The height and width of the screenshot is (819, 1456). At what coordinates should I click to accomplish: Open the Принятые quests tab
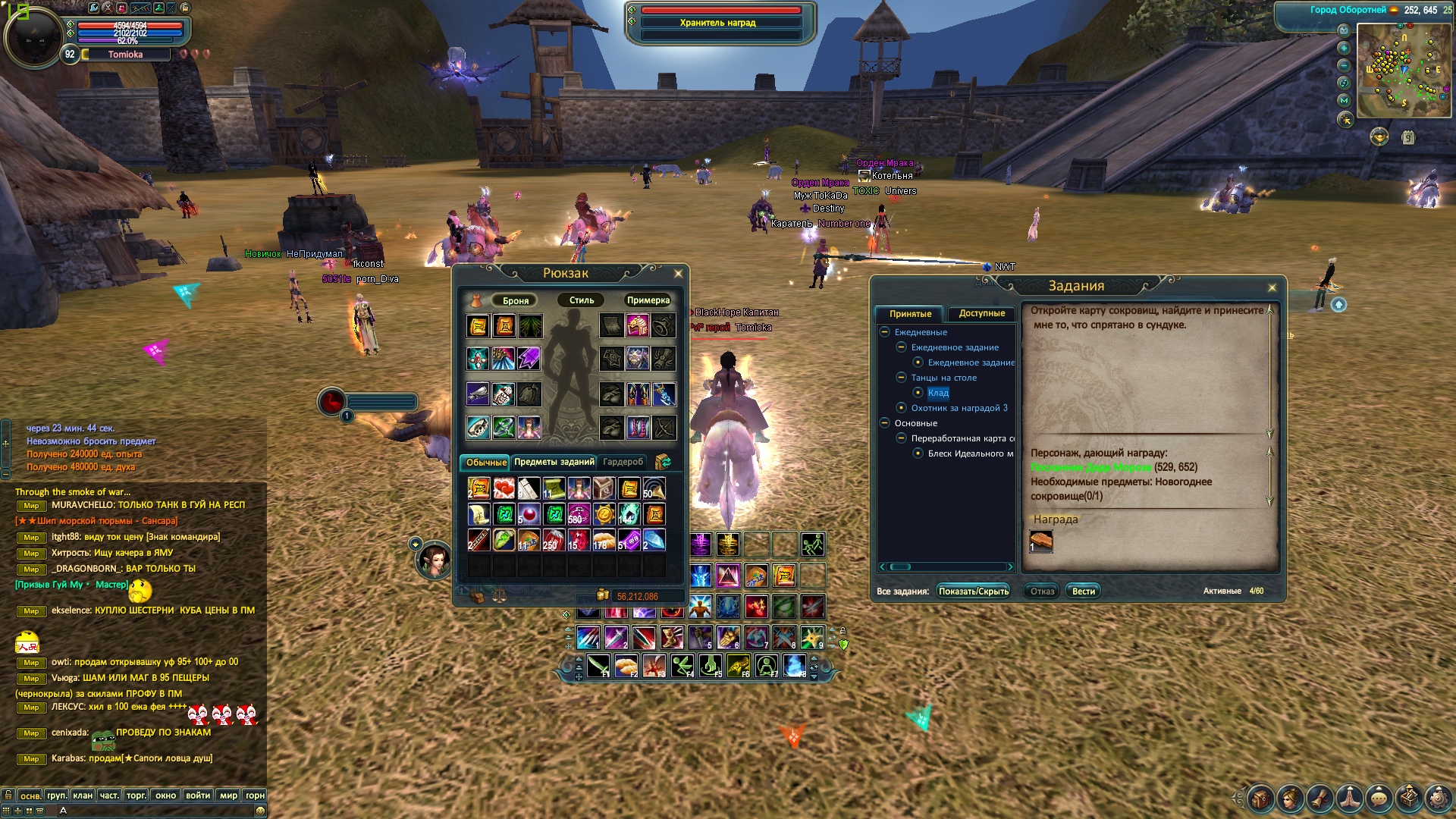click(x=910, y=314)
